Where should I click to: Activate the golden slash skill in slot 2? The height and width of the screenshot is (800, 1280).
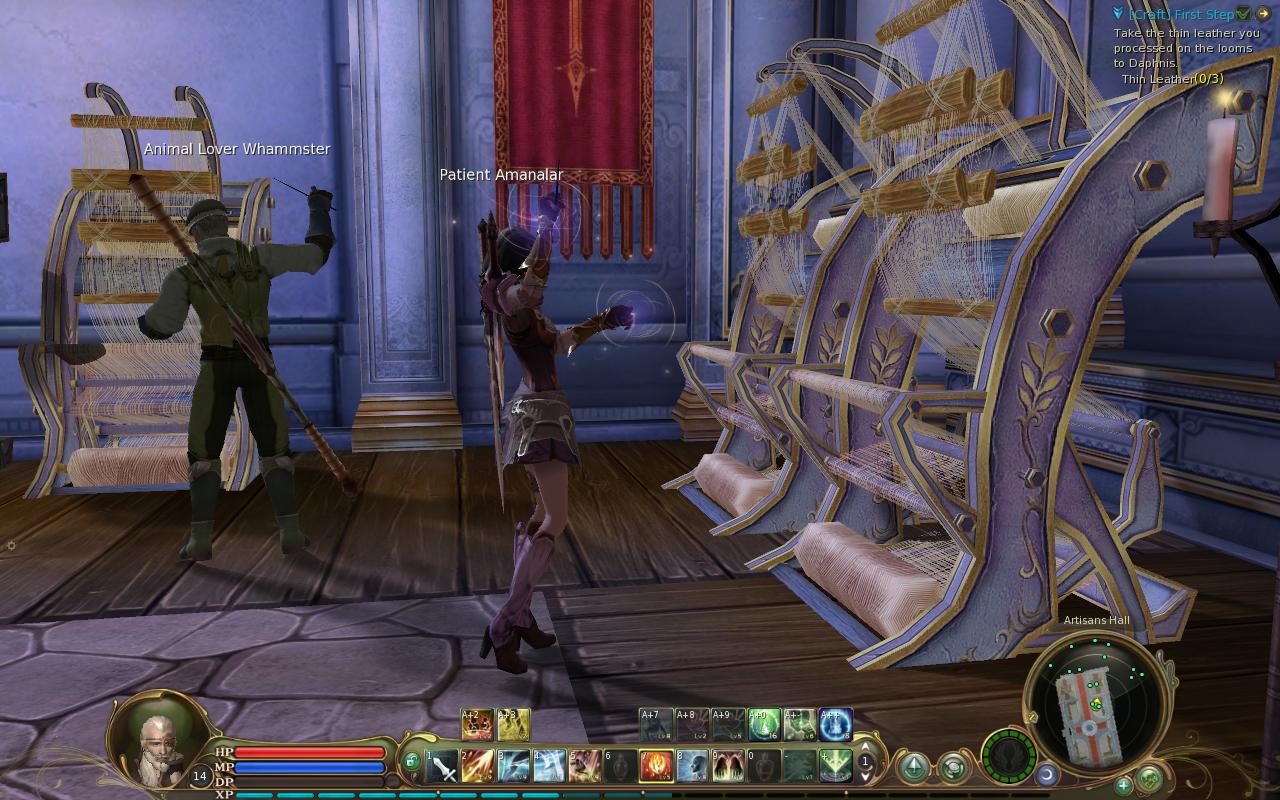coord(477,766)
